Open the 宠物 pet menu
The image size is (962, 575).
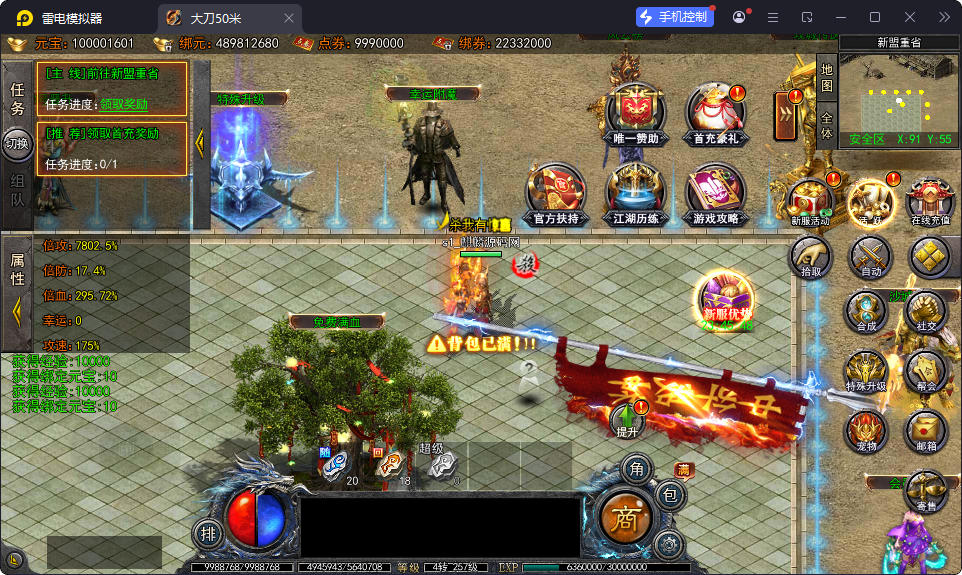pyautogui.click(x=866, y=431)
